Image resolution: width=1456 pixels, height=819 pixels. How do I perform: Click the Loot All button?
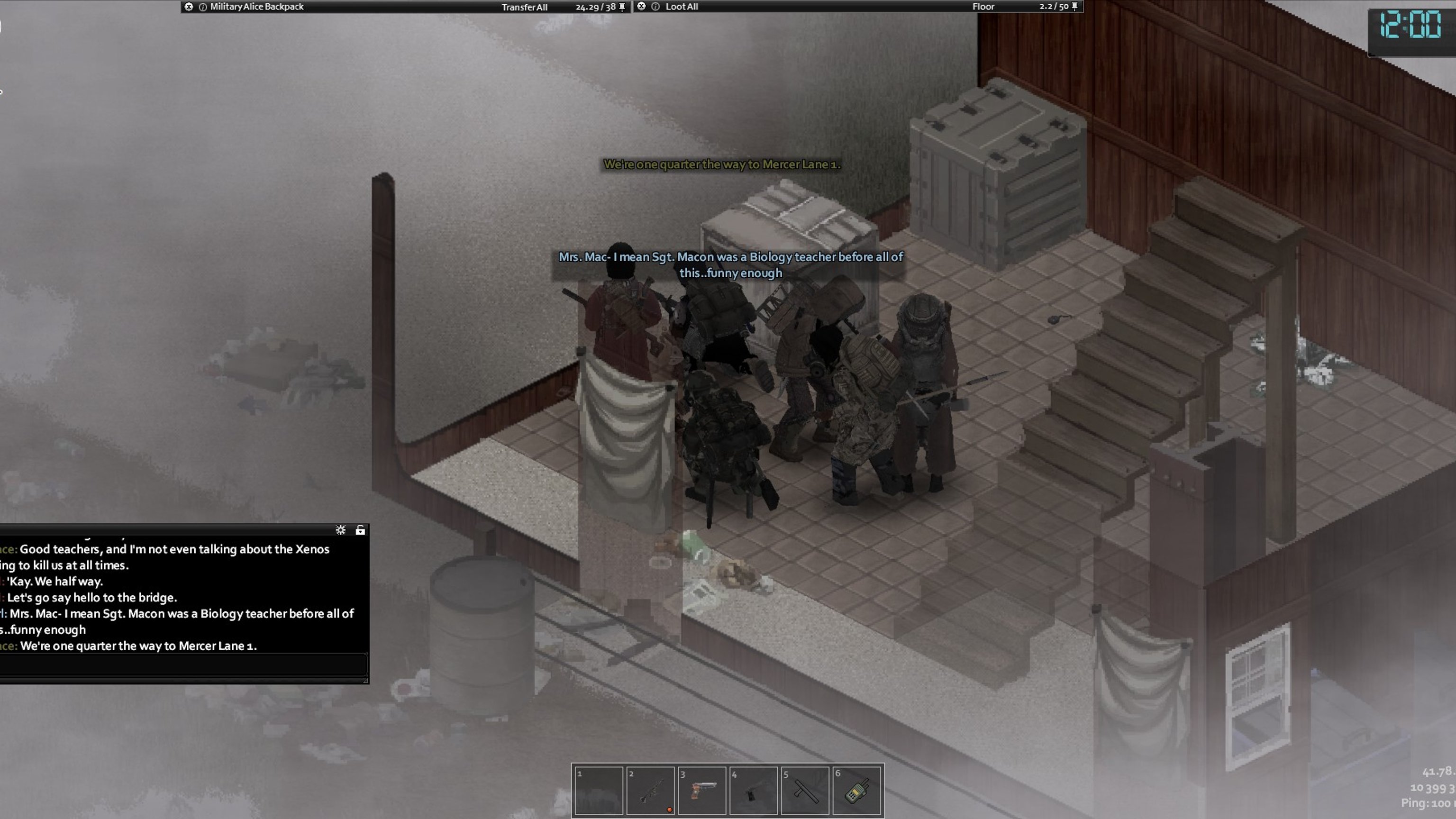pos(681,7)
